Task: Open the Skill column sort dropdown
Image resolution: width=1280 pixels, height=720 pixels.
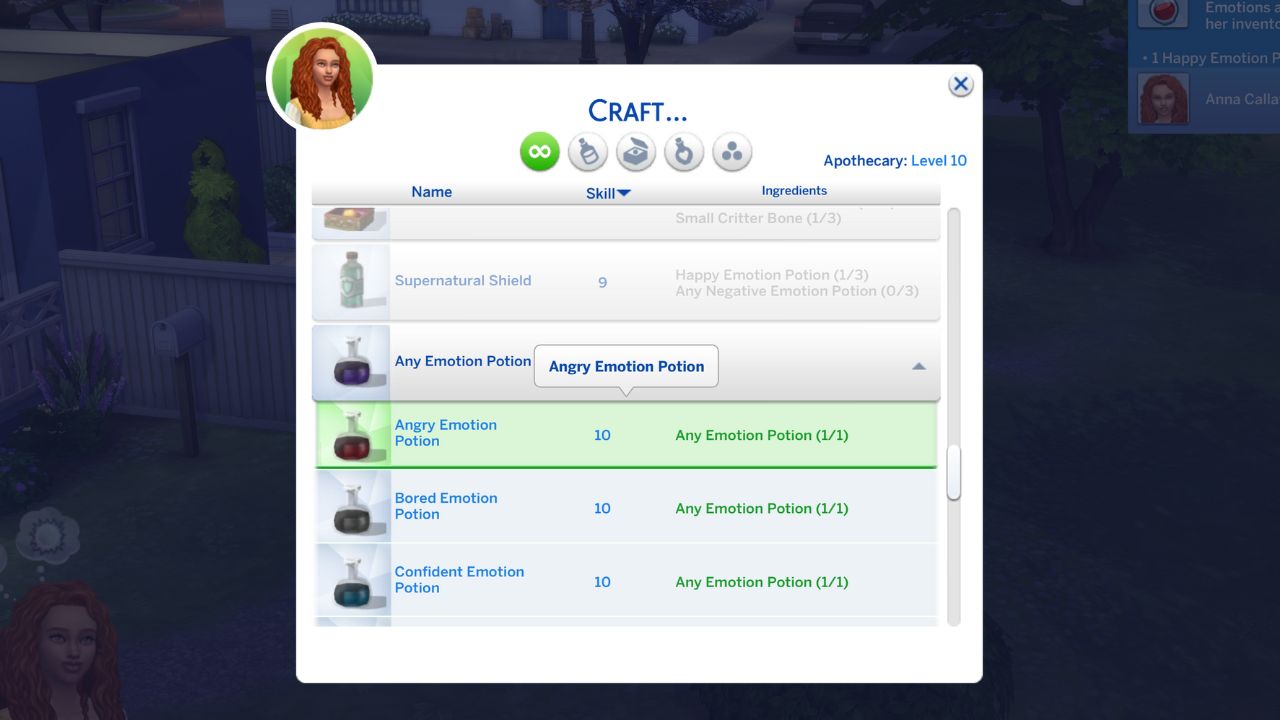Action: click(x=607, y=192)
